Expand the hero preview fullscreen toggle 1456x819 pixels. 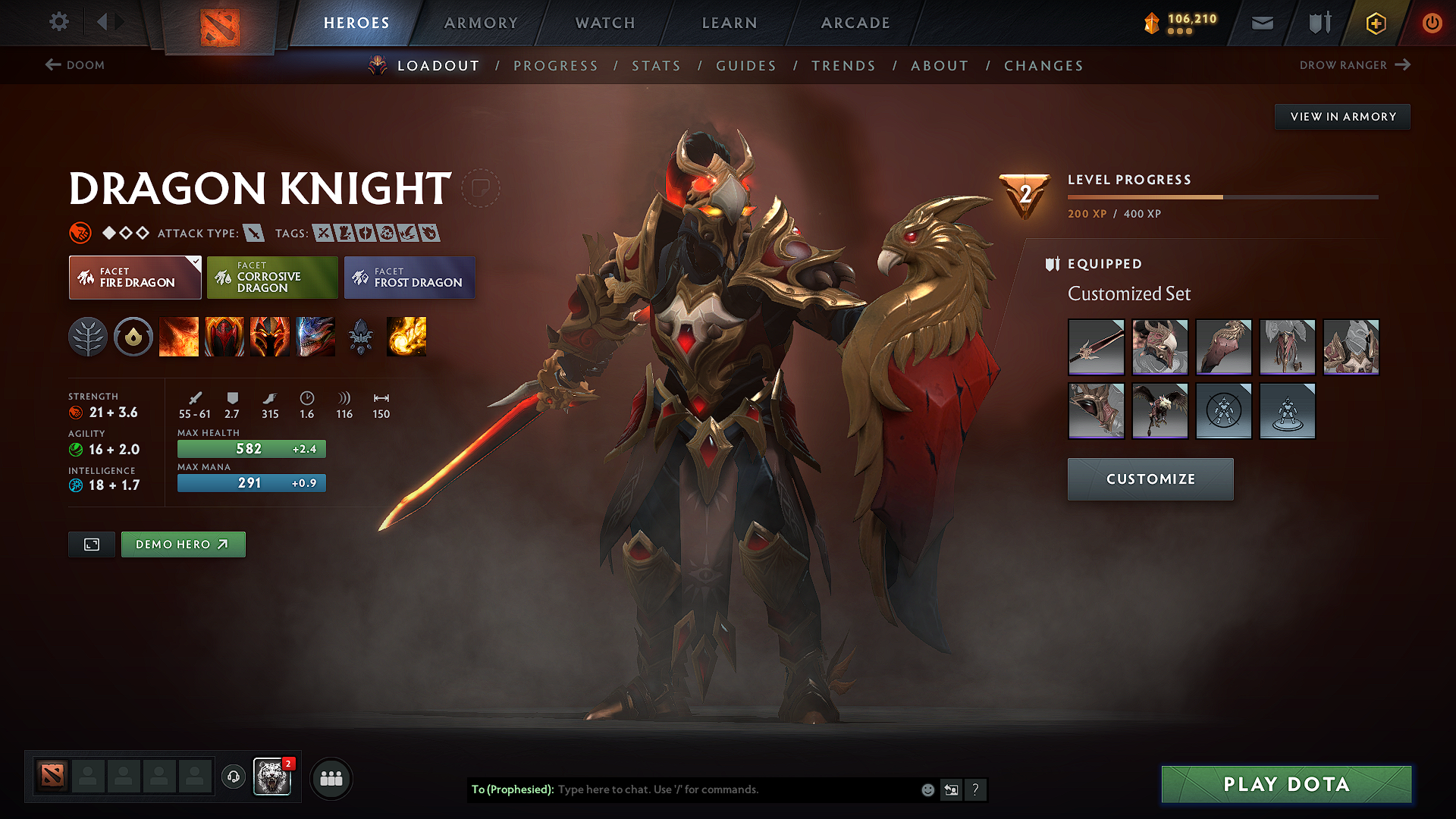click(91, 544)
